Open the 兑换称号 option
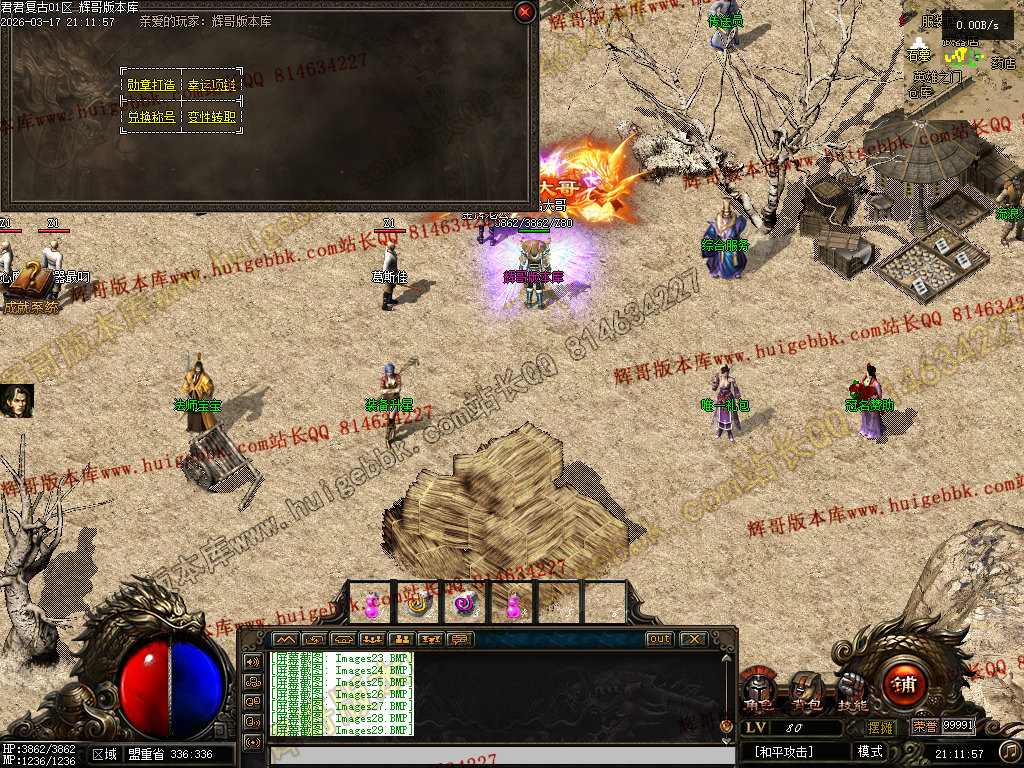Image resolution: width=1024 pixels, height=768 pixels. click(x=151, y=117)
